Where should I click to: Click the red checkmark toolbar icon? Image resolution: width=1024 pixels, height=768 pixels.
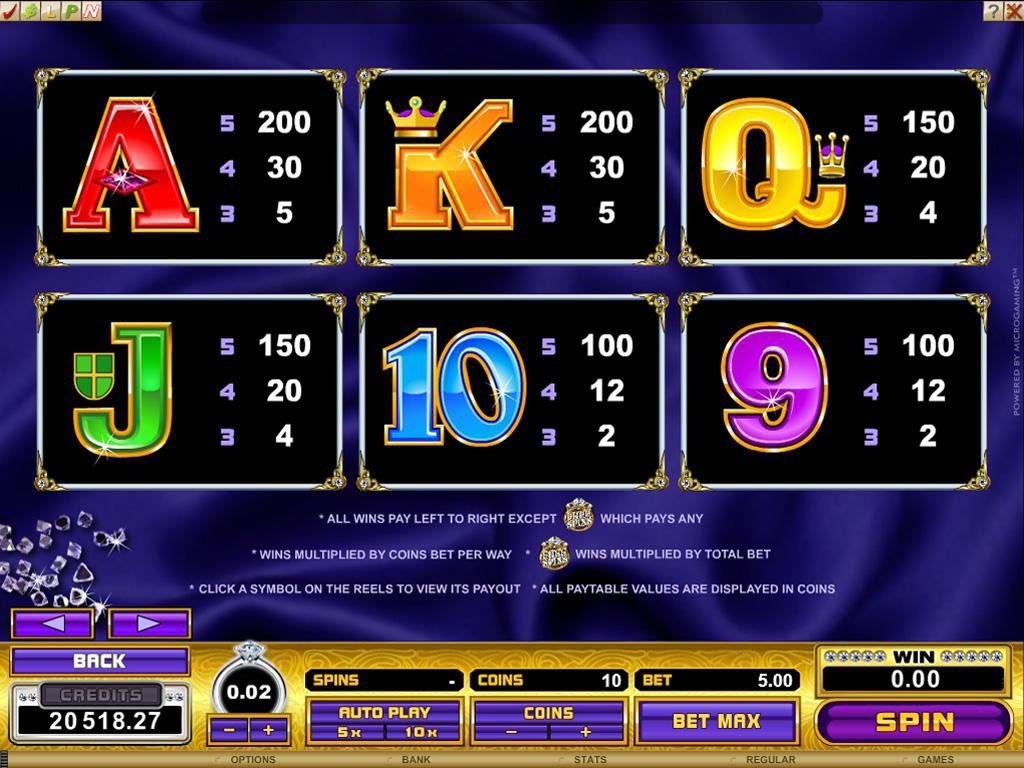pyautogui.click(x=11, y=11)
